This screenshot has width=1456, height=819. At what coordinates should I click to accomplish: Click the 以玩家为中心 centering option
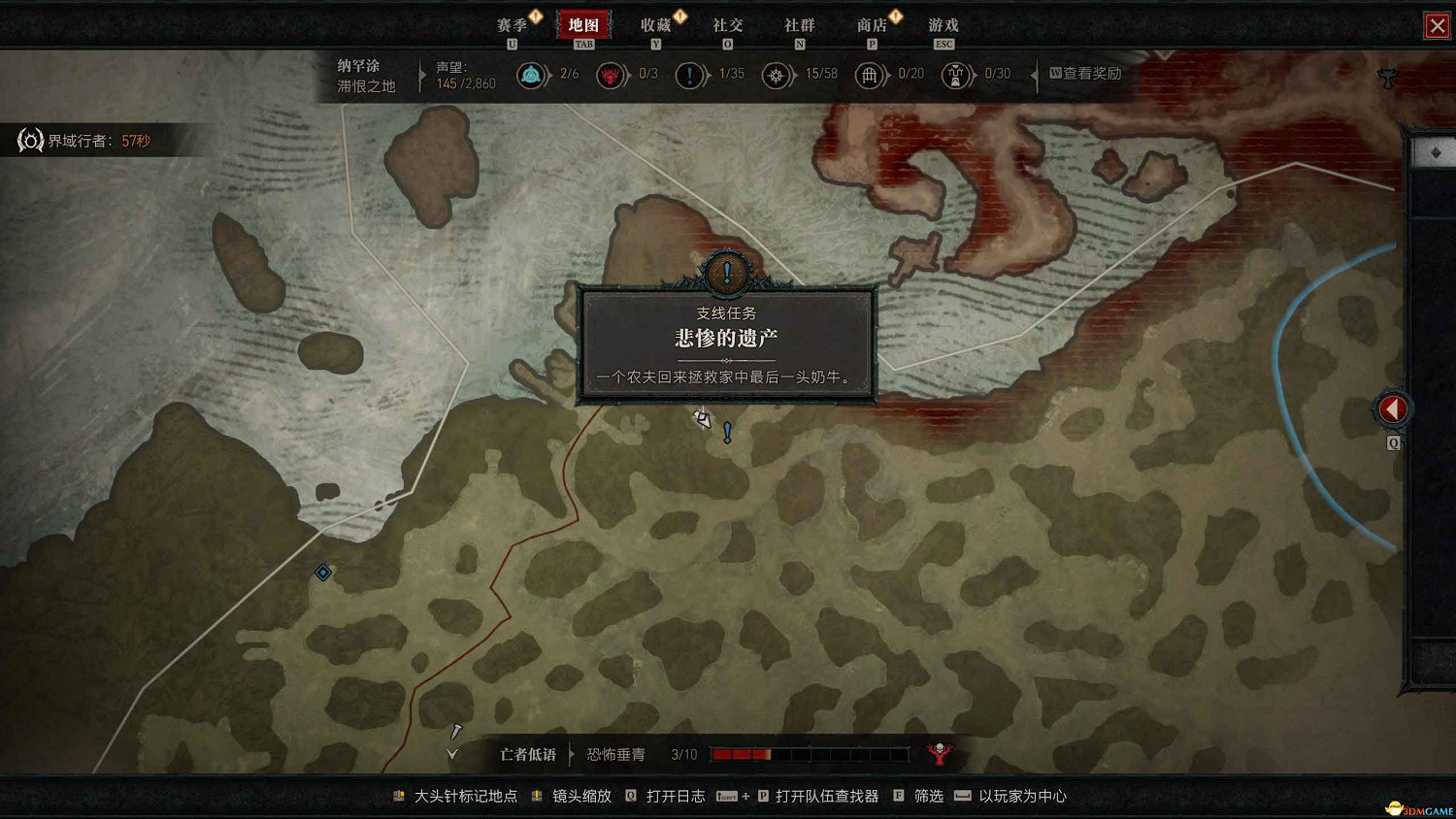click(x=1024, y=796)
